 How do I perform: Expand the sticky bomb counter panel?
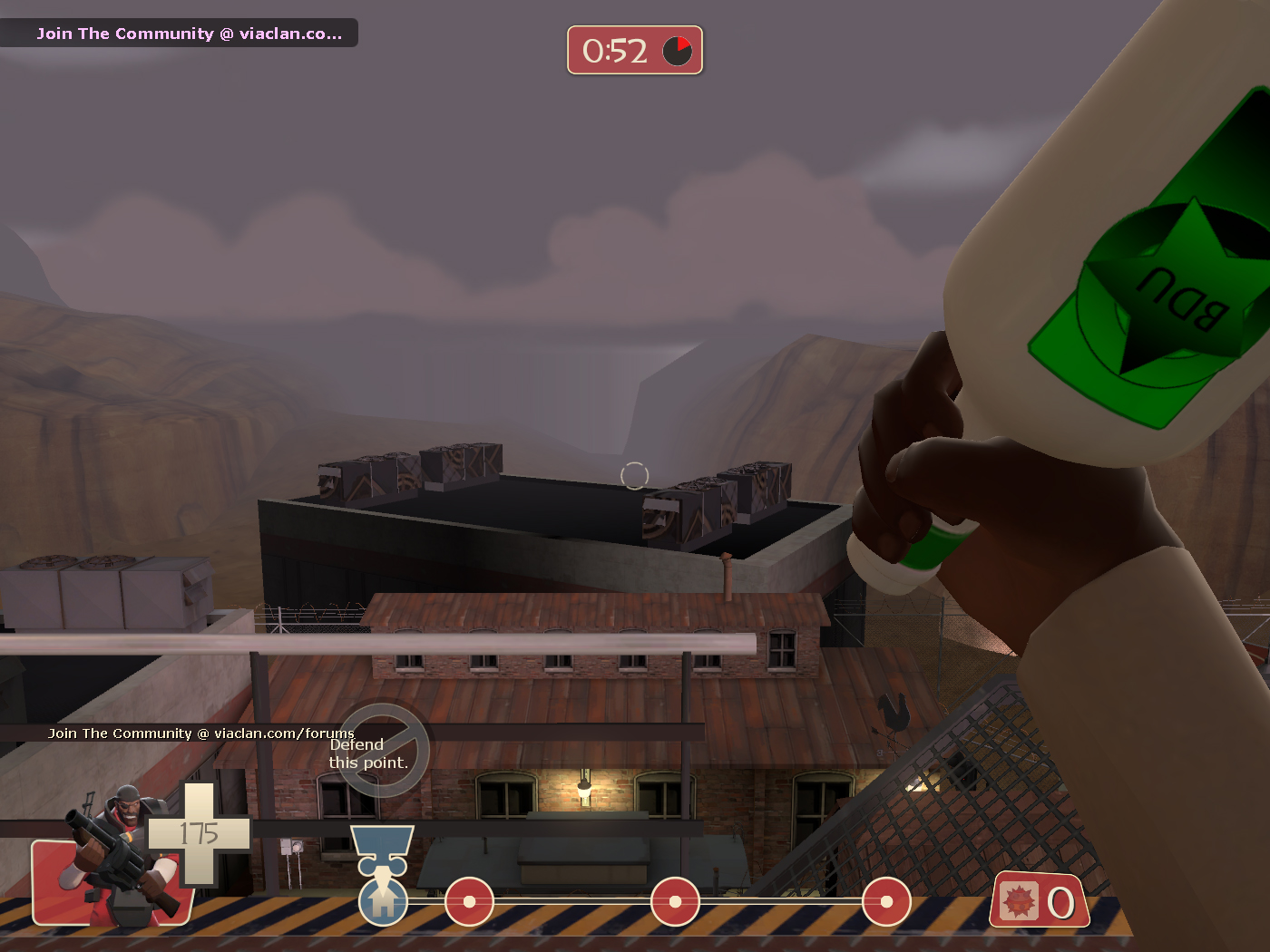point(1040,900)
